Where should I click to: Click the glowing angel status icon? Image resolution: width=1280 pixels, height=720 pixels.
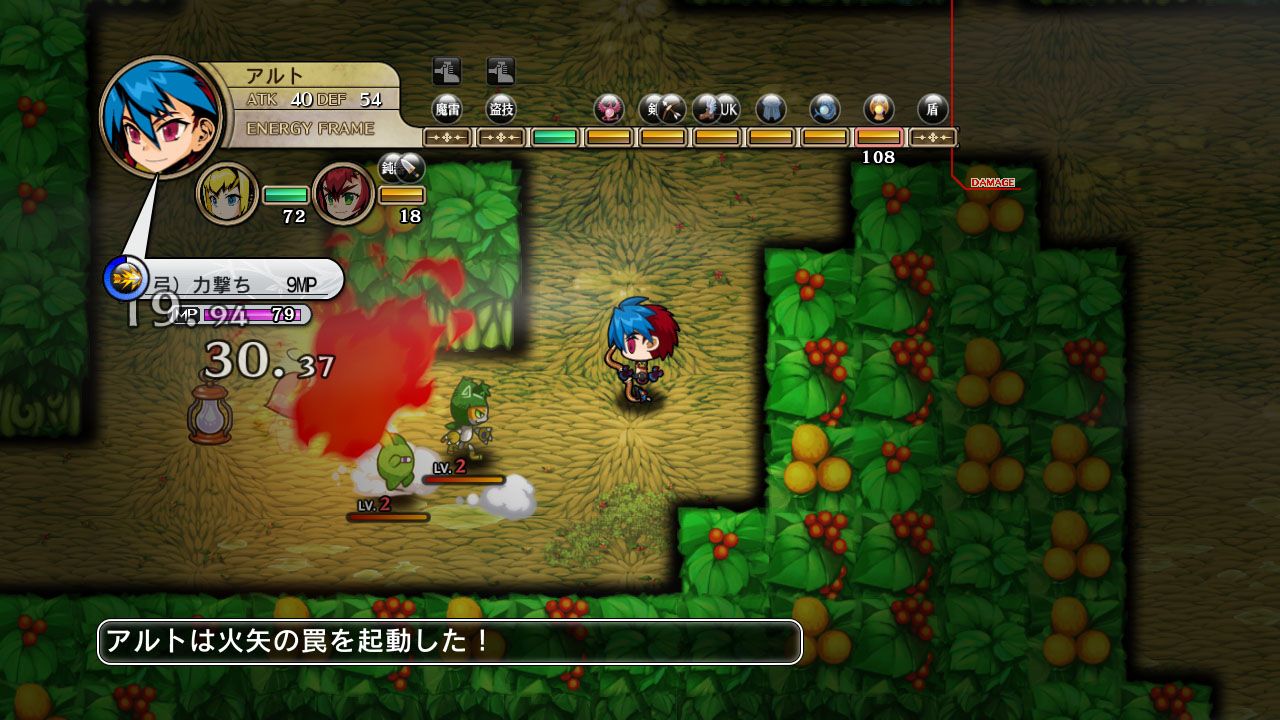click(x=878, y=108)
